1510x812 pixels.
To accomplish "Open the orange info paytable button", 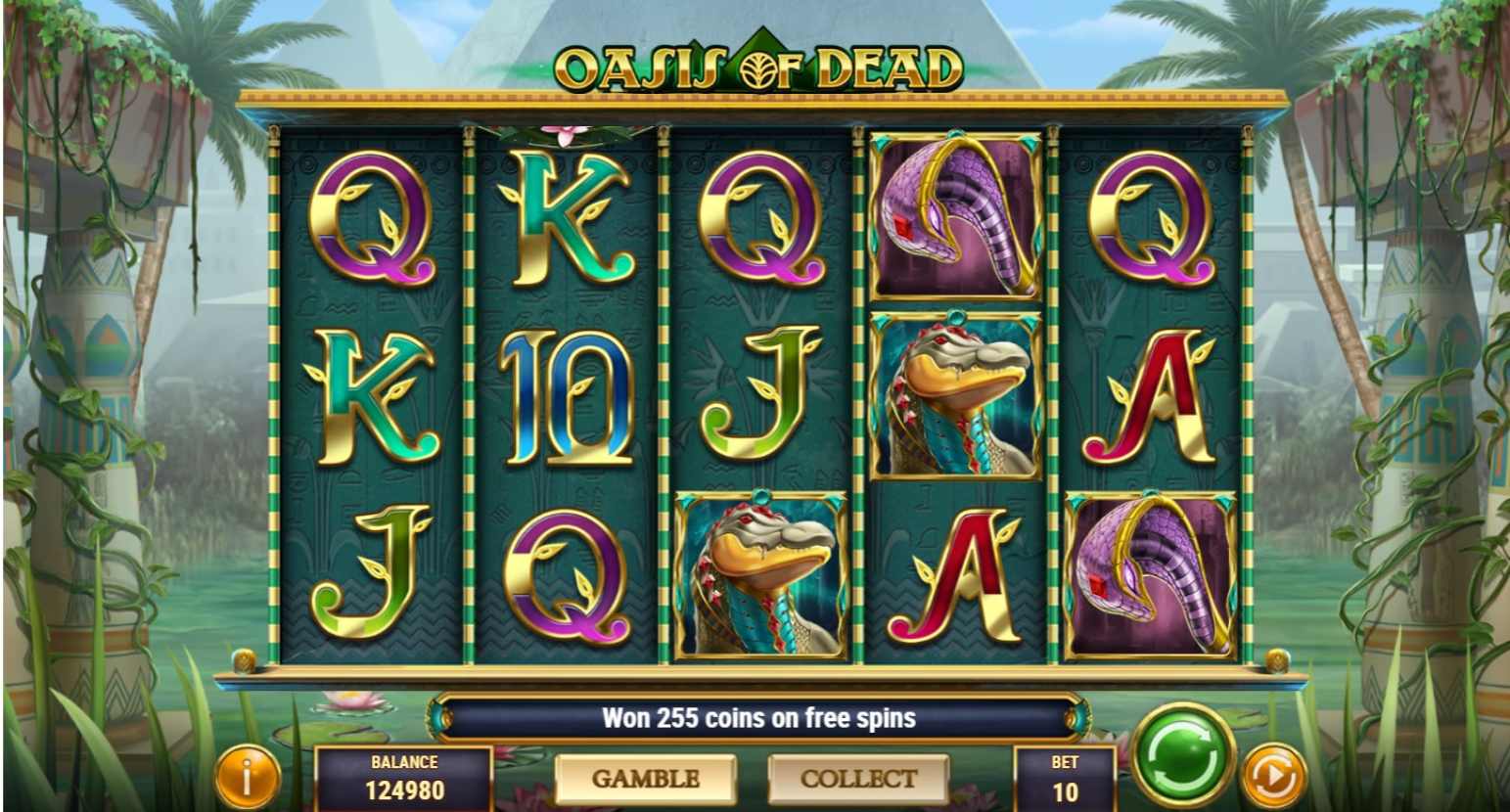I will 247,778.
